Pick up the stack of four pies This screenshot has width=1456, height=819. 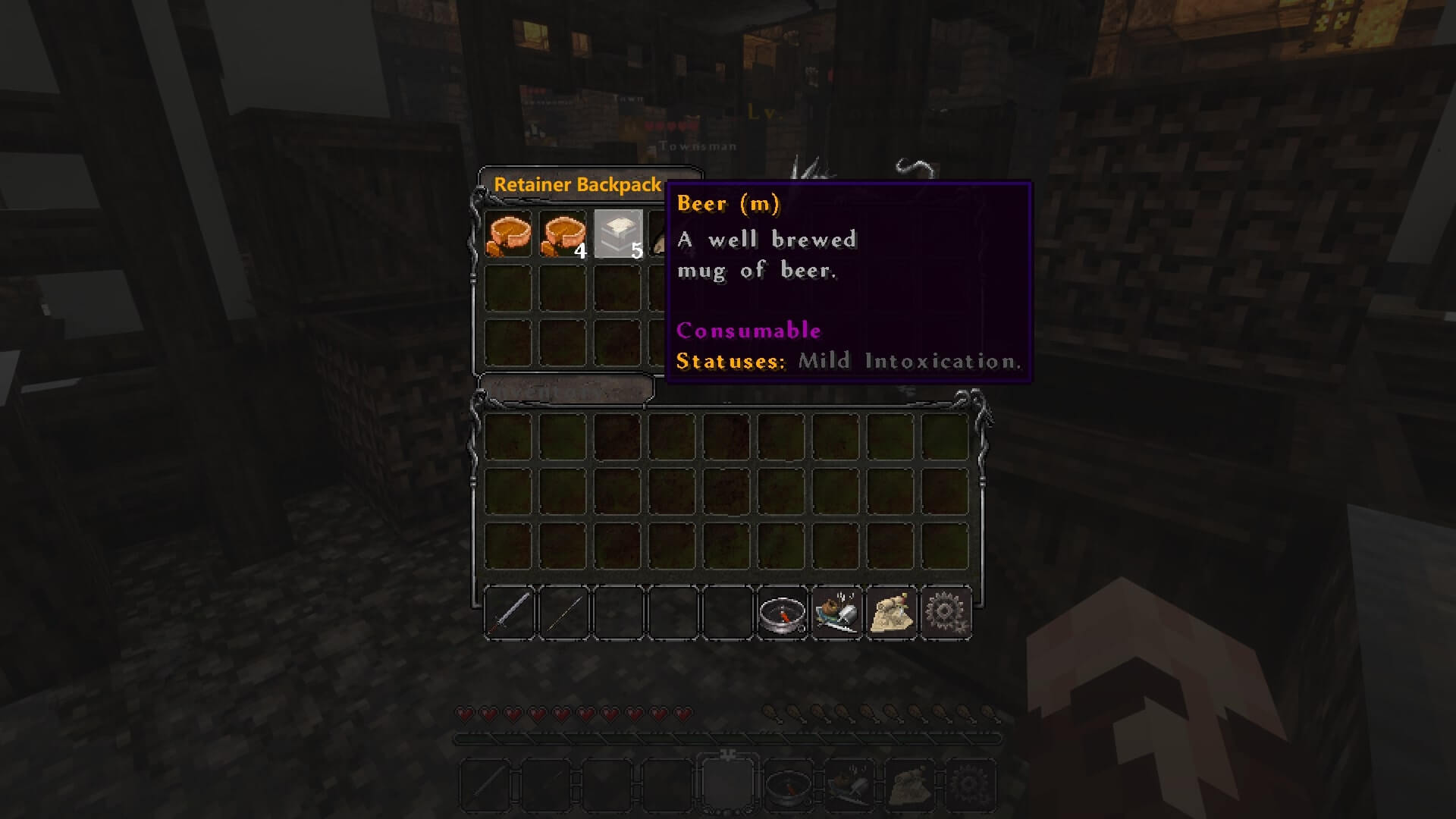point(563,234)
